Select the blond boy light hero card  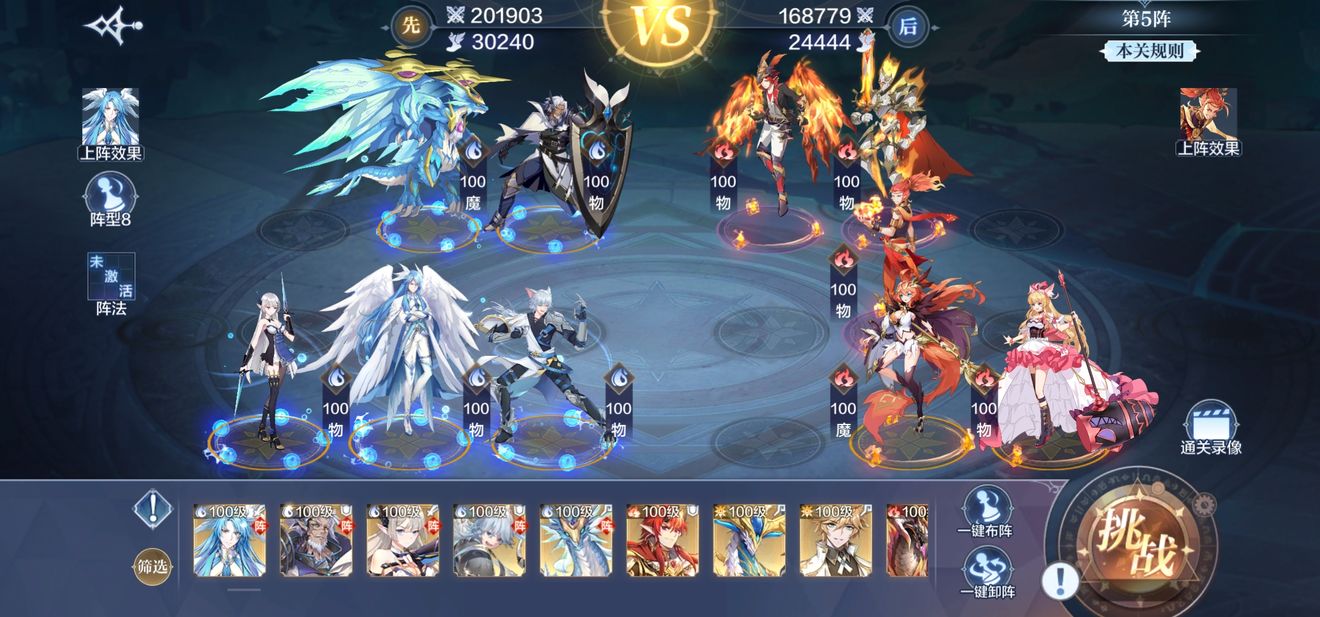(836, 540)
